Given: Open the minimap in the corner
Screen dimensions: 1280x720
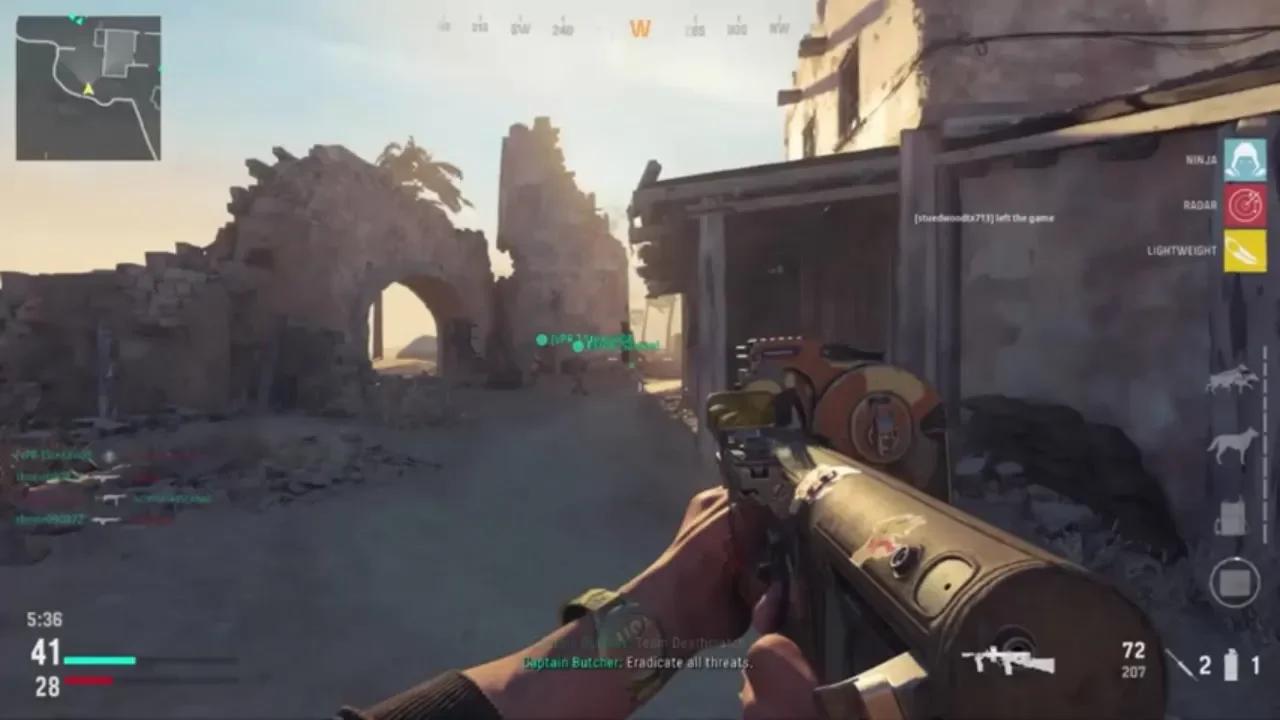Looking at the screenshot, I should [88, 90].
